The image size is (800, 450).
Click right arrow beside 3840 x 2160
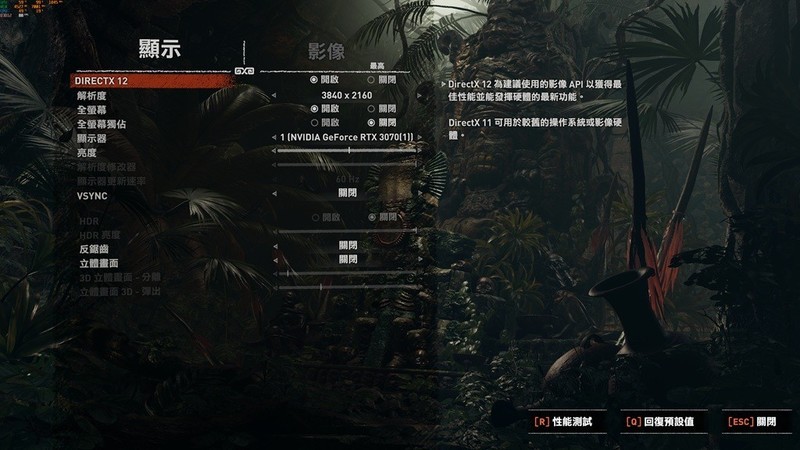tap(418, 94)
